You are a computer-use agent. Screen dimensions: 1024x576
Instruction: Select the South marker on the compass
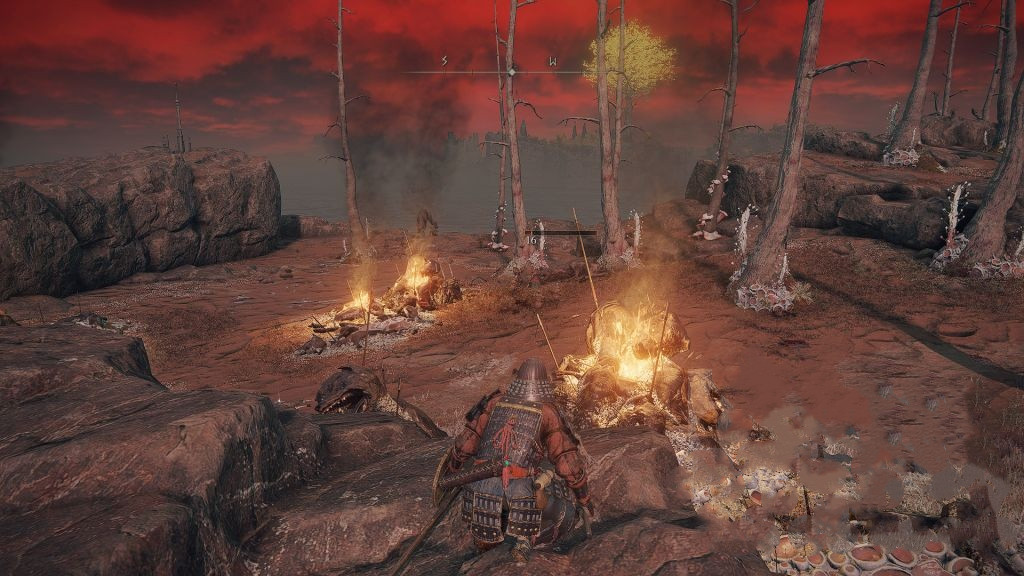coord(445,62)
